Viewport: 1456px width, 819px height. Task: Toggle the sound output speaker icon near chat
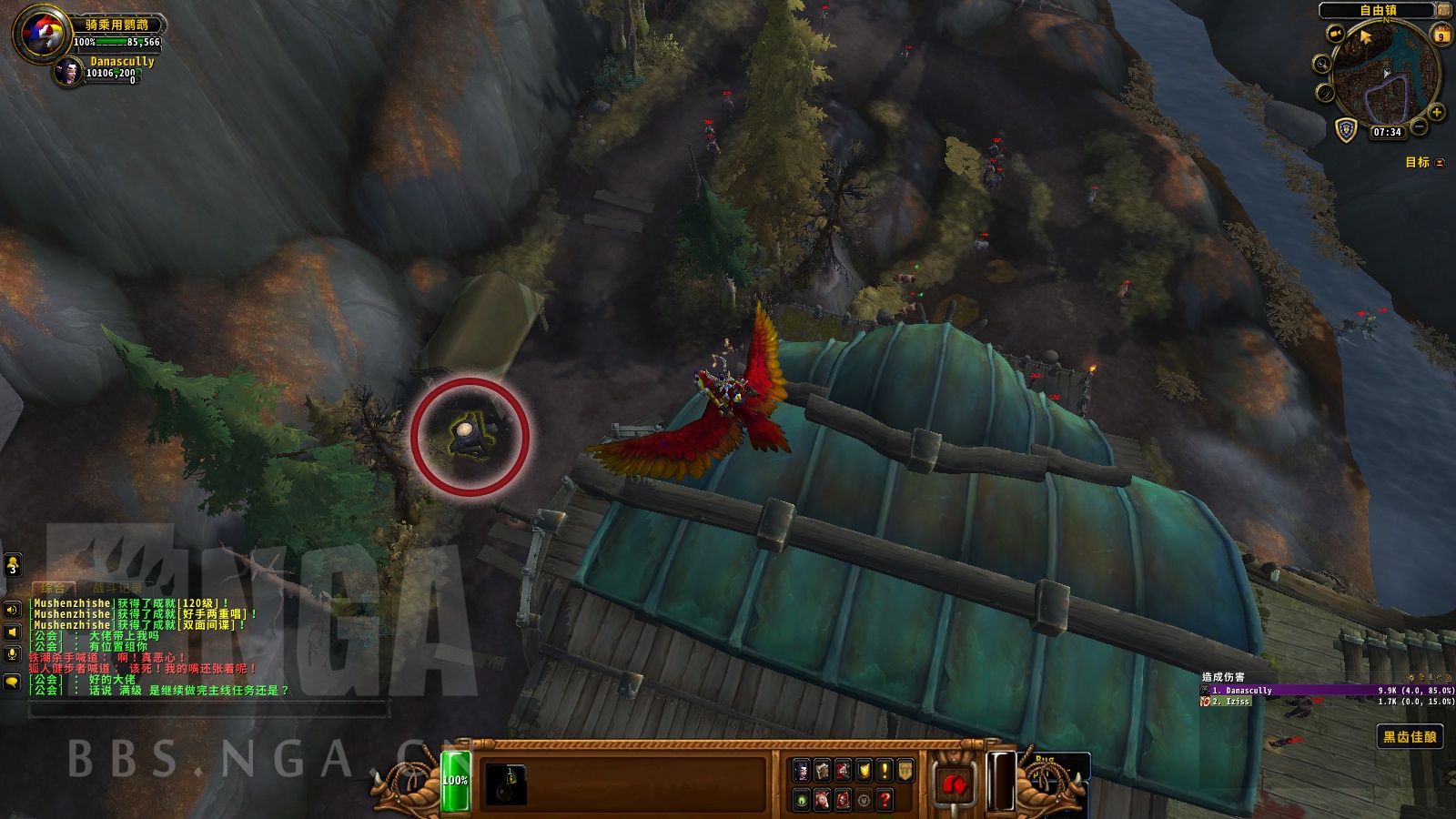click(10, 632)
